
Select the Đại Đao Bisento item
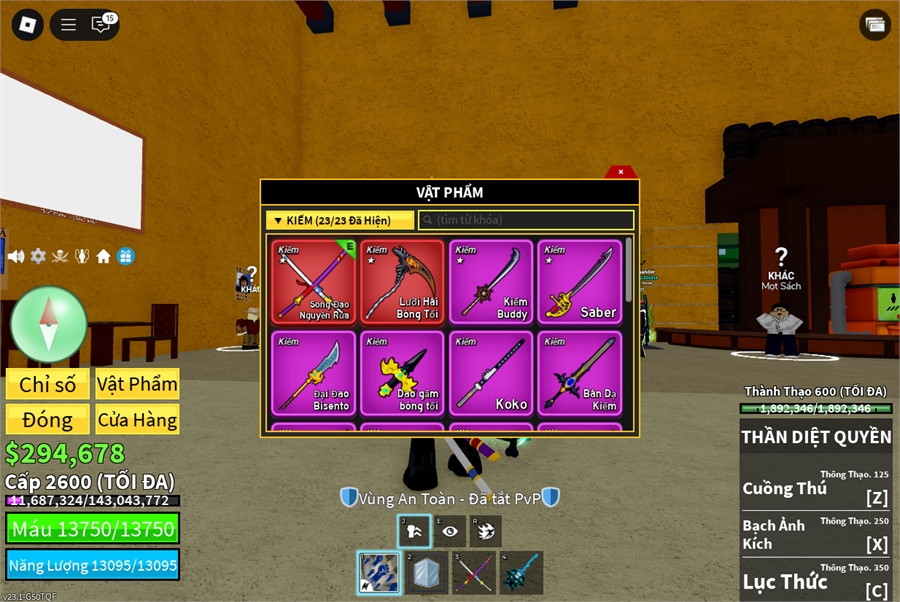point(316,373)
